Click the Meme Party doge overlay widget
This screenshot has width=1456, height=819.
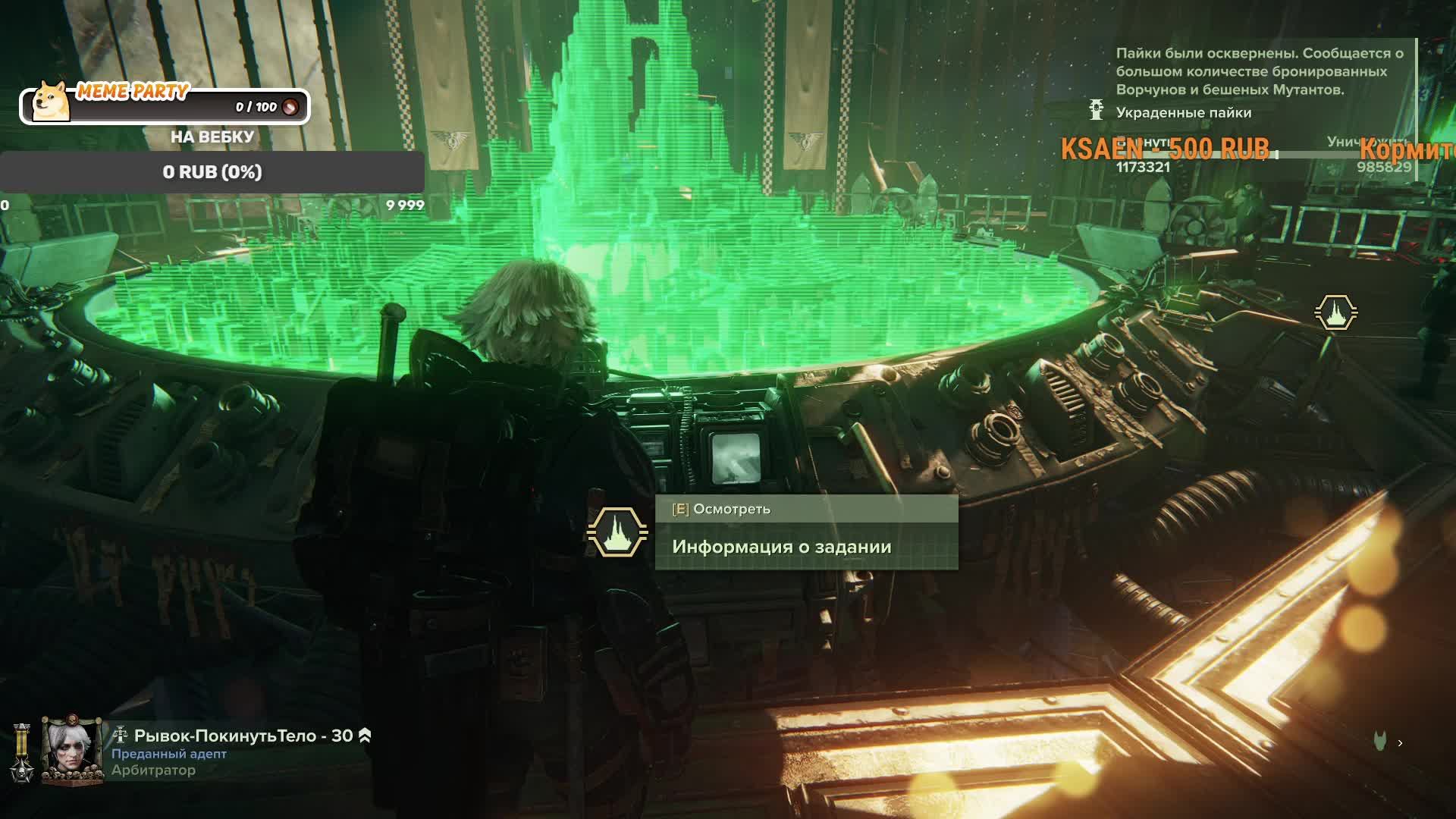tap(165, 105)
